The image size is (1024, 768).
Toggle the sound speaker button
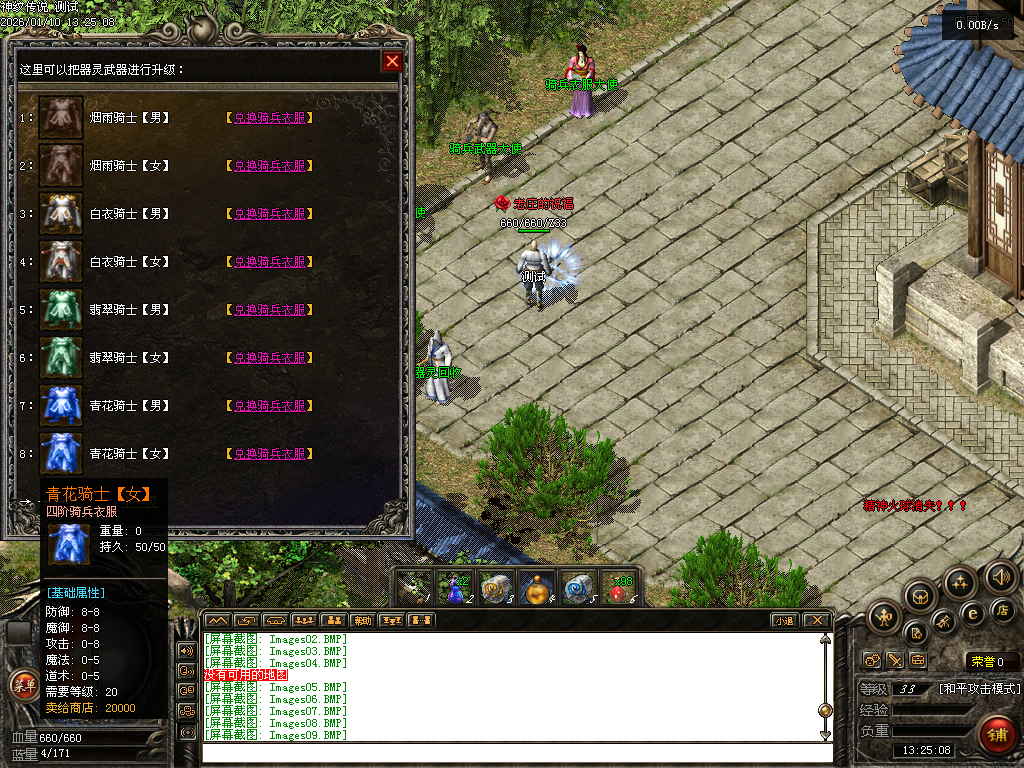click(1000, 576)
